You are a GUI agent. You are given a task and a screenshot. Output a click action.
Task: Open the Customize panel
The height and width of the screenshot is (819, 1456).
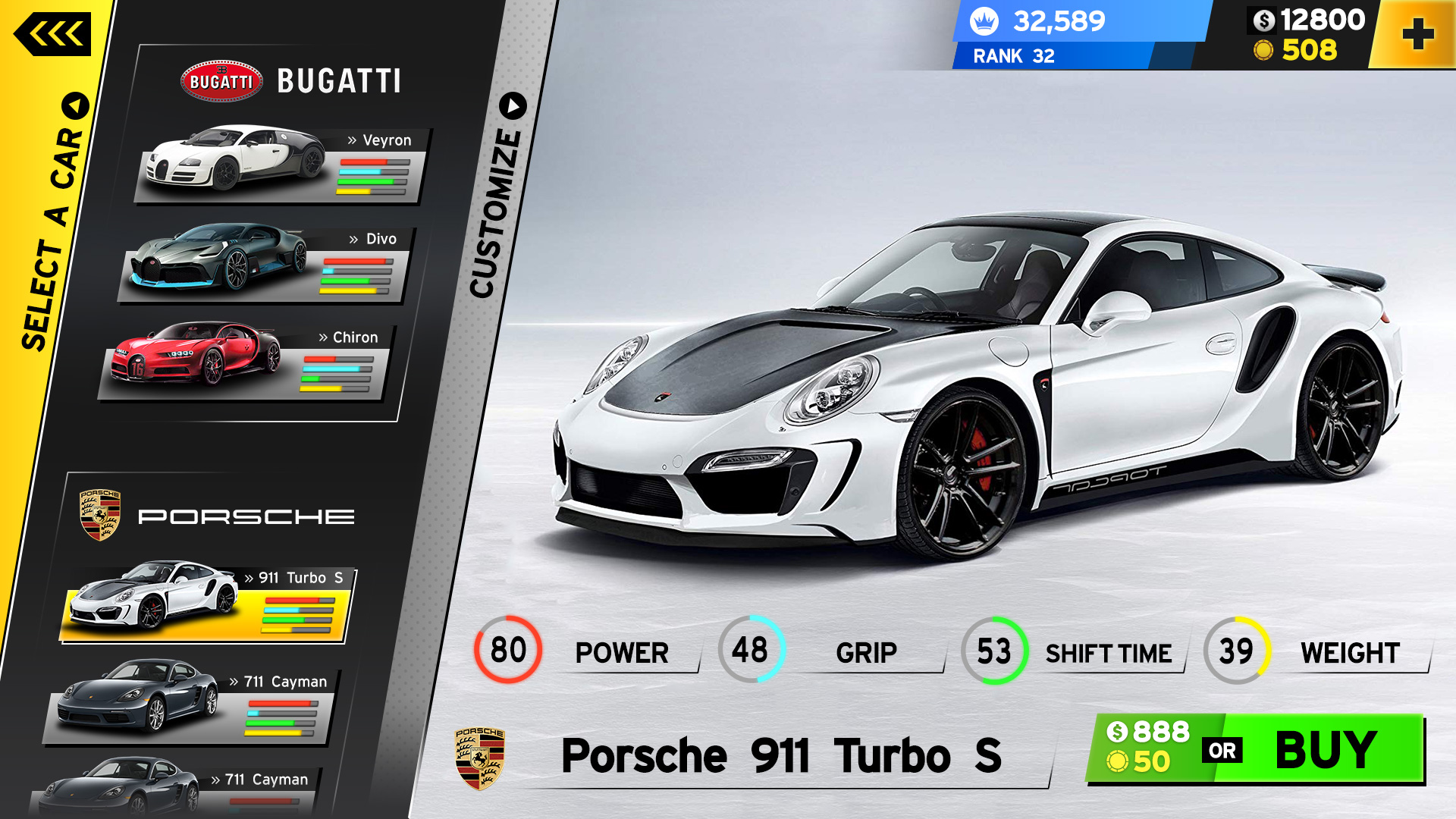click(x=497, y=197)
